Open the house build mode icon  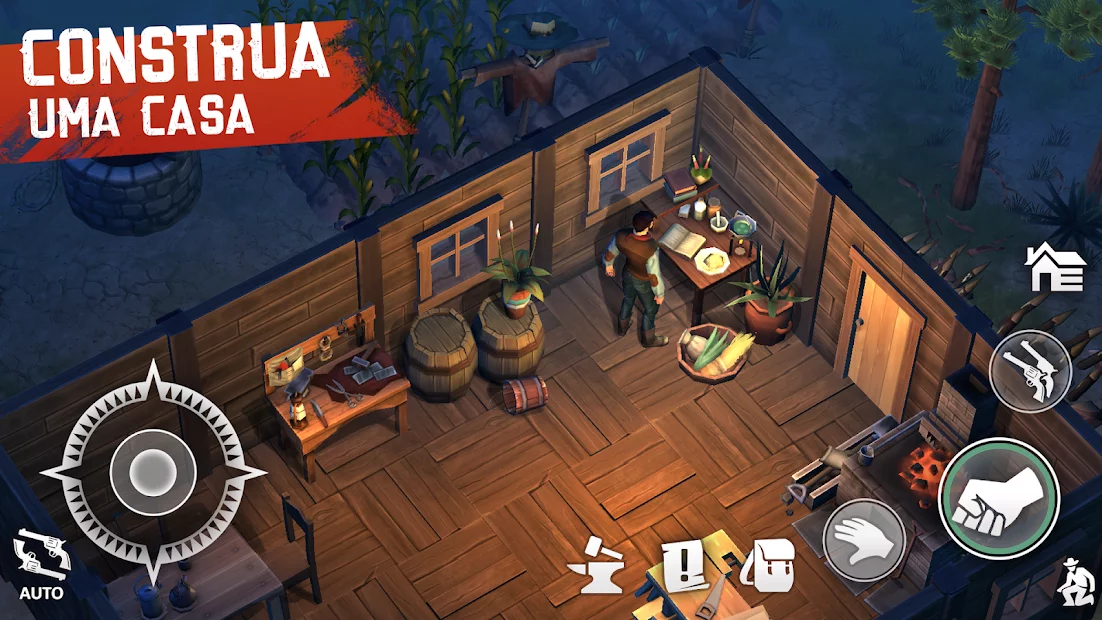pos(1055,268)
